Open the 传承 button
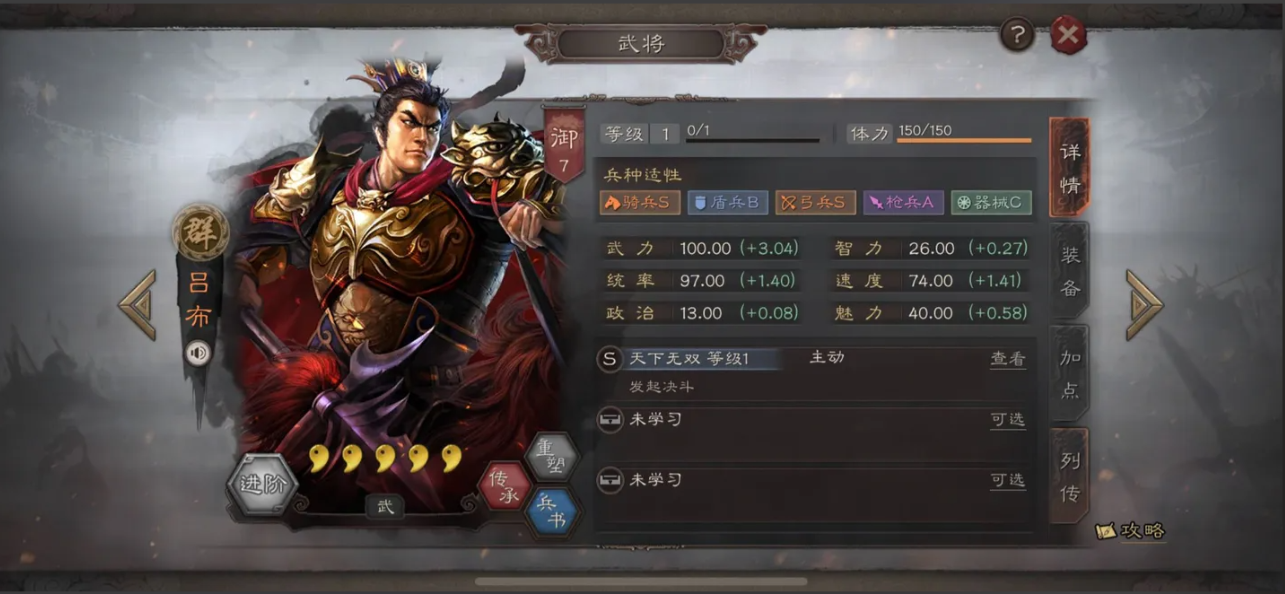The image size is (1285, 594). 504,485
